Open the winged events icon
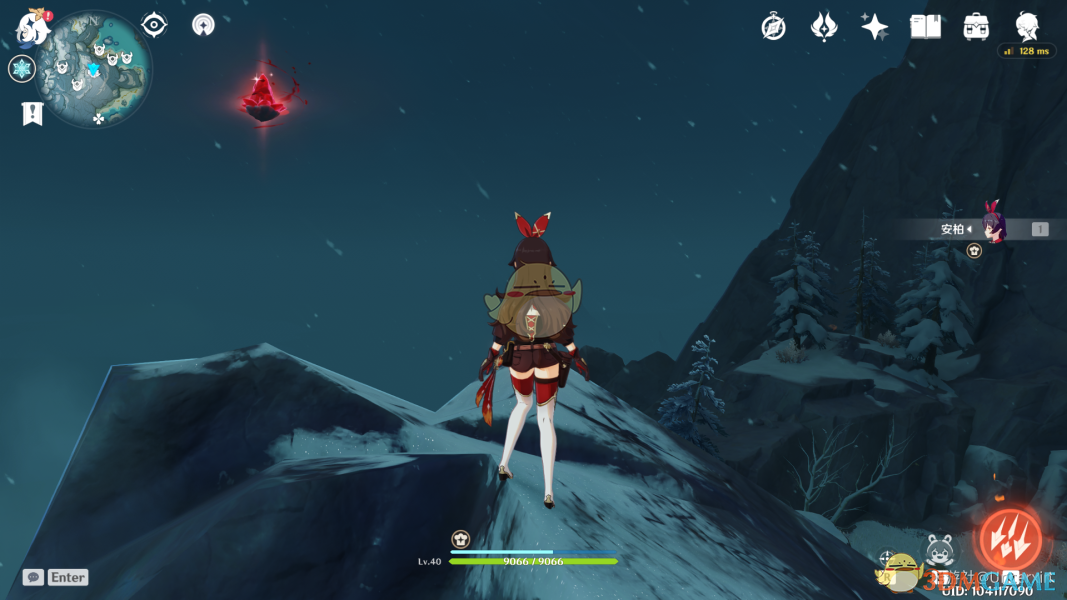 tap(824, 27)
